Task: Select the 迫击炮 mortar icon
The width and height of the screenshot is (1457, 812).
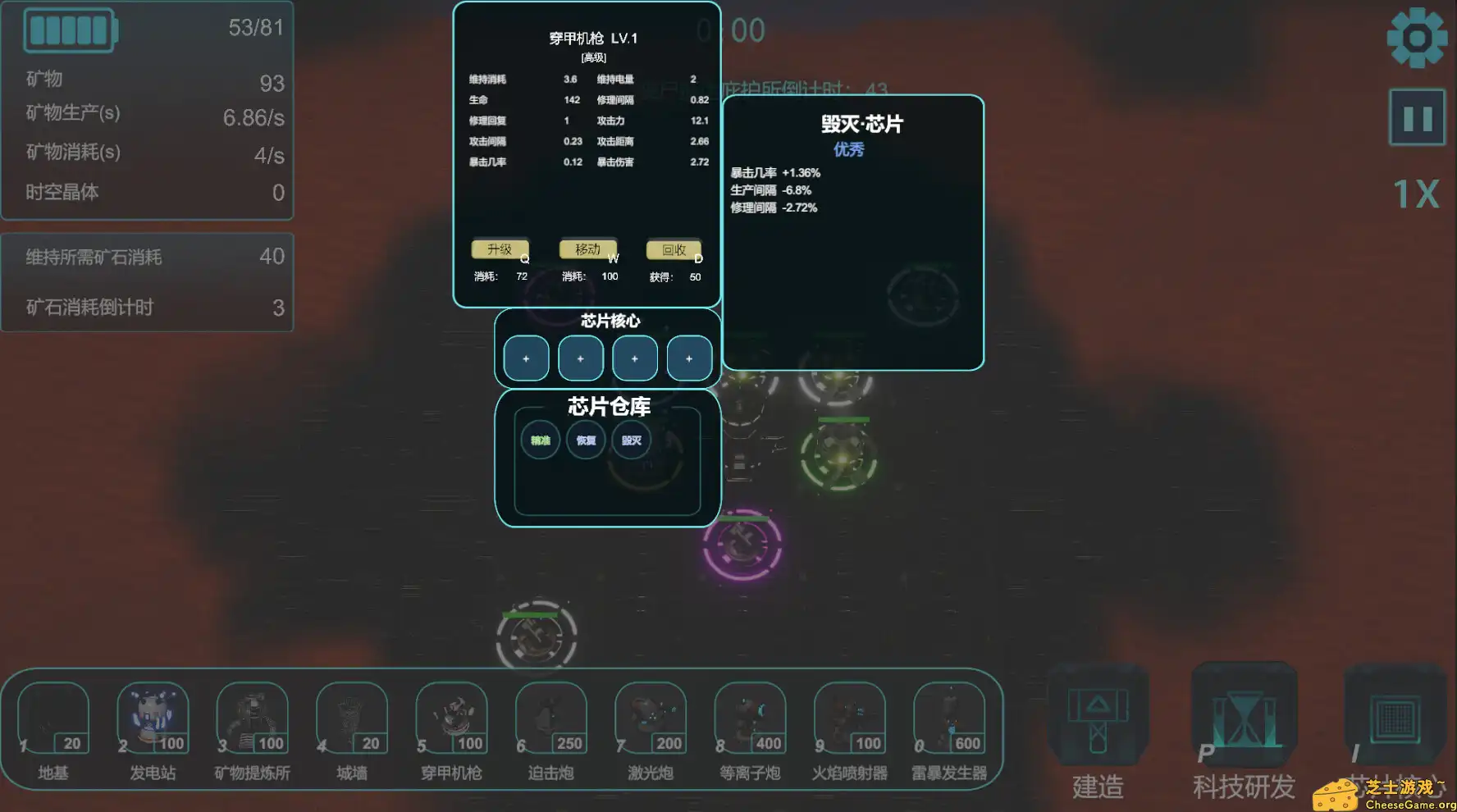Action: [550, 716]
